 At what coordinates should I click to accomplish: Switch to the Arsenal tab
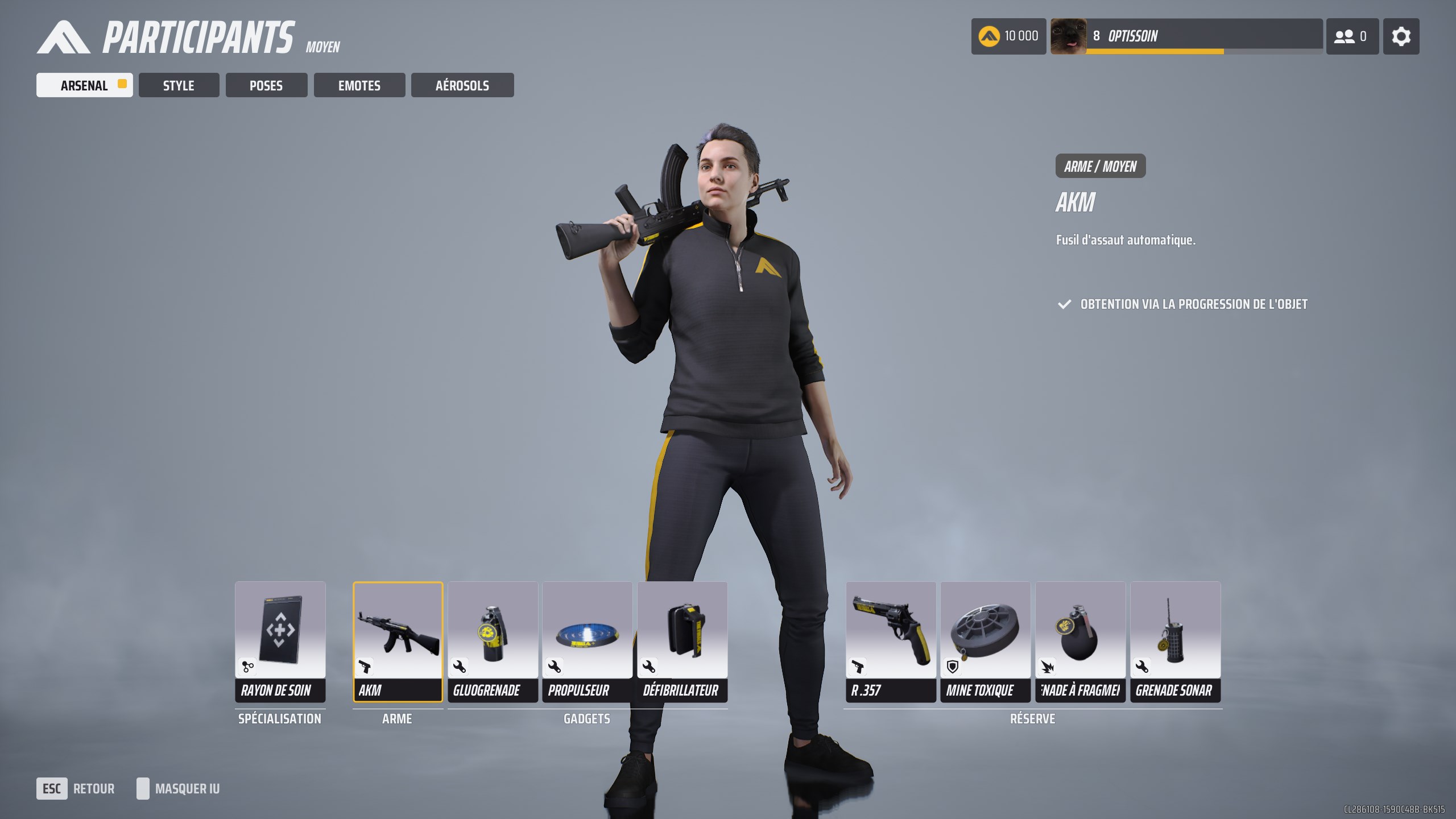(x=84, y=85)
